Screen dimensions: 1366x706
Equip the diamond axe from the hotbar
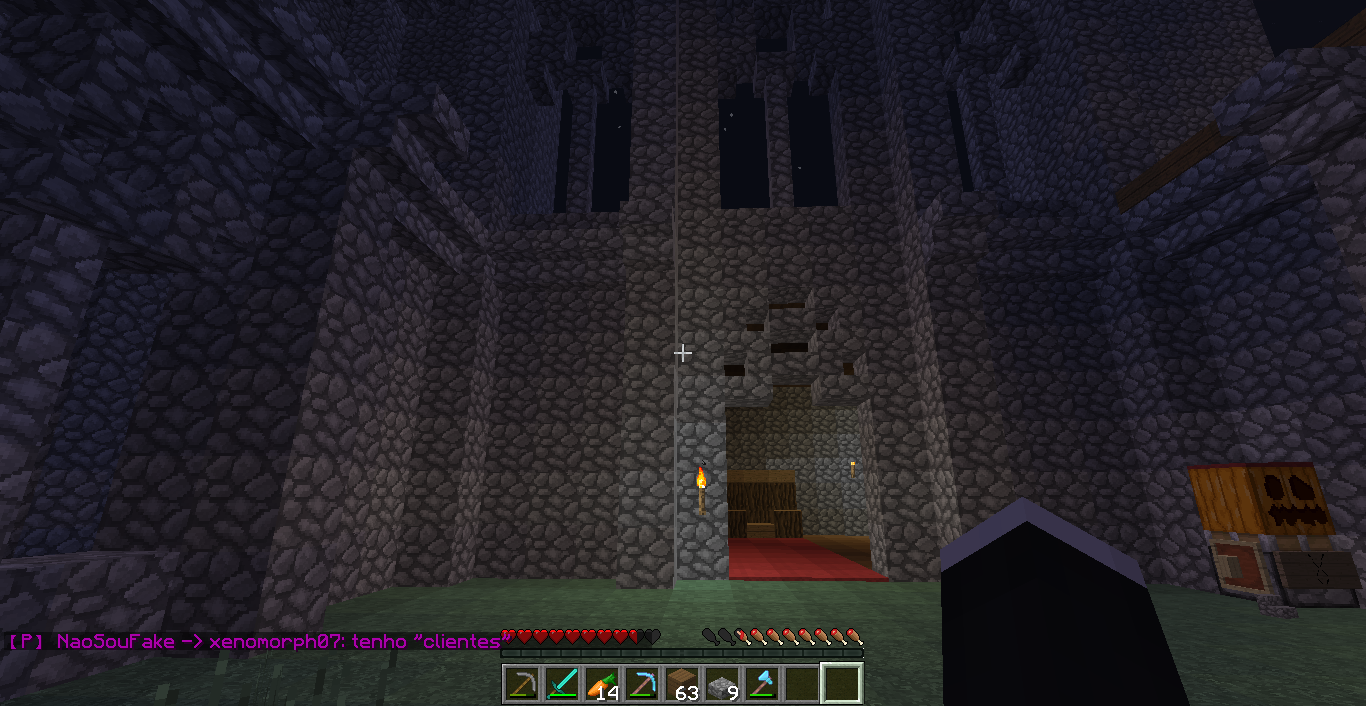tap(762, 684)
